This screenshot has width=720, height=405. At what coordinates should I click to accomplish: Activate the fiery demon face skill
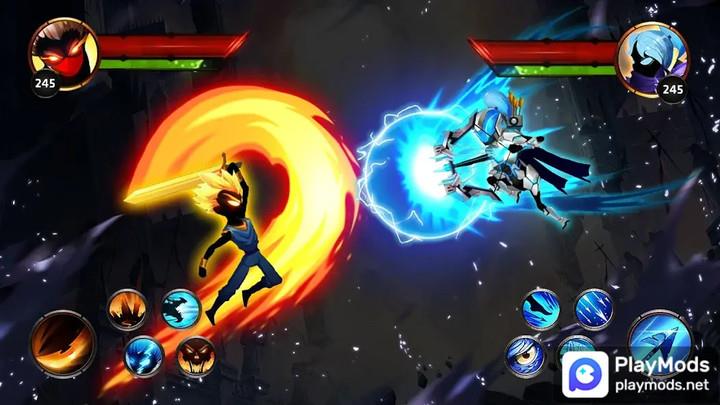tap(195, 356)
